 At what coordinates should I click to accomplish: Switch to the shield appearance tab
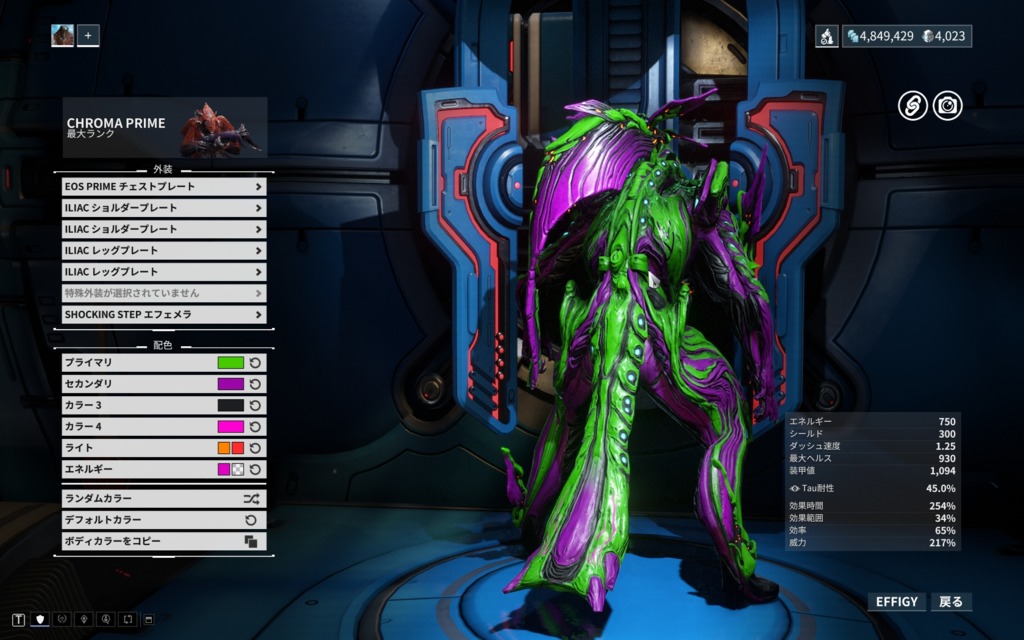point(42,620)
